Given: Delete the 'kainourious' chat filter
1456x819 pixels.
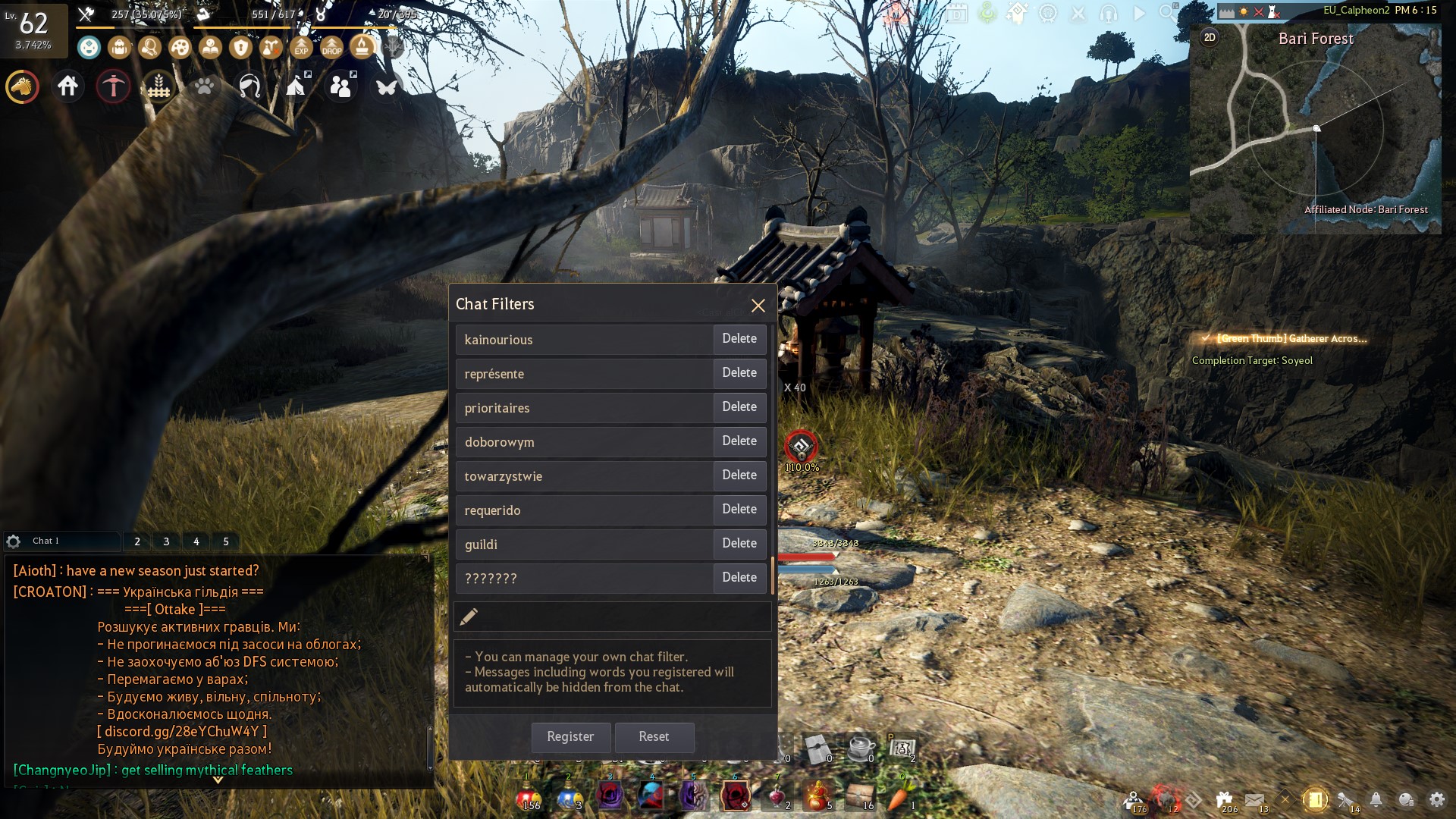Looking at the screenshot, I should [x=739, y=339].
